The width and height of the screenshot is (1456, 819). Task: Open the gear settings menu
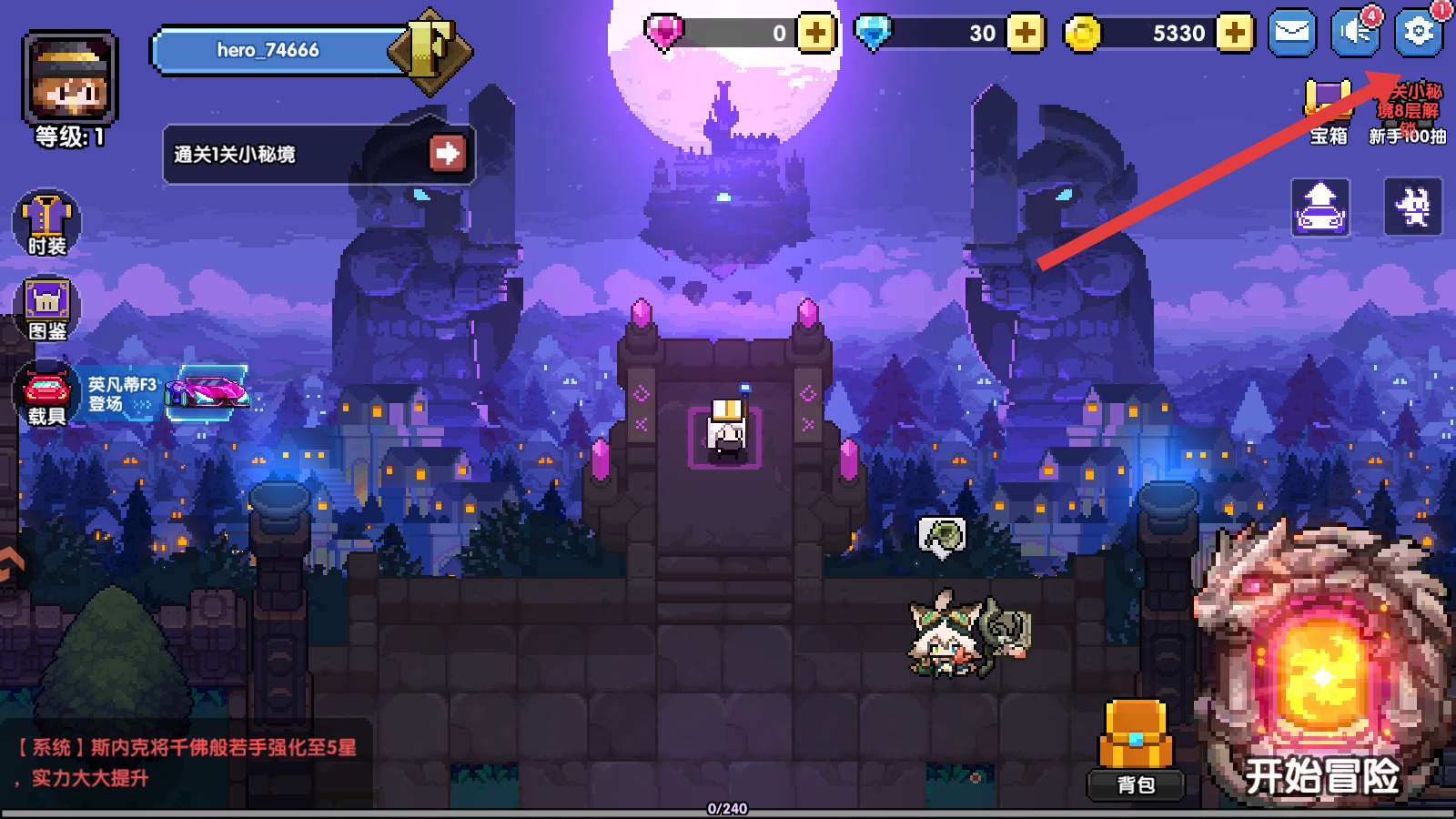pos(1418,33)
